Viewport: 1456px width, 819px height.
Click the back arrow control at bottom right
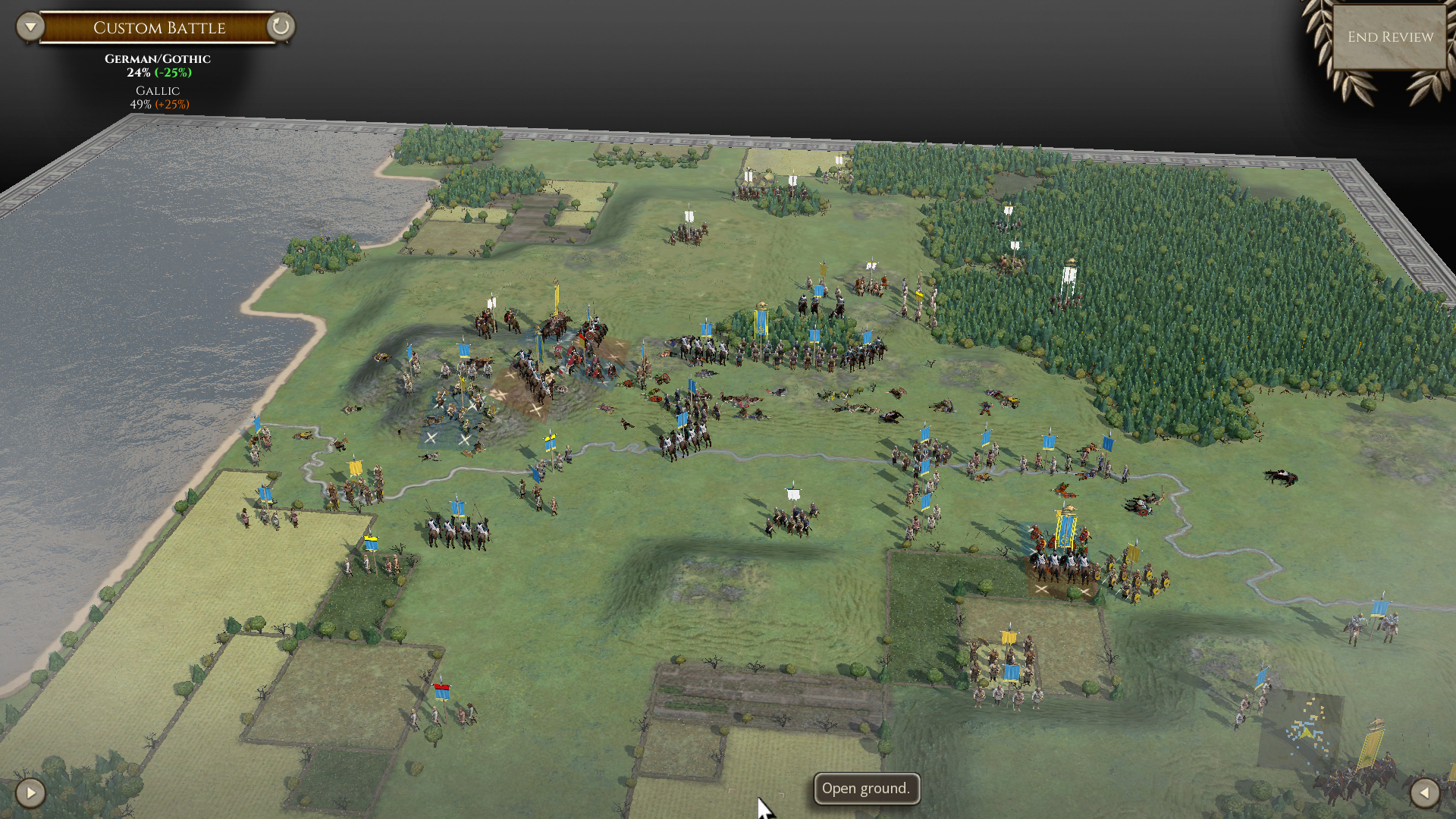coord(1426,793)
